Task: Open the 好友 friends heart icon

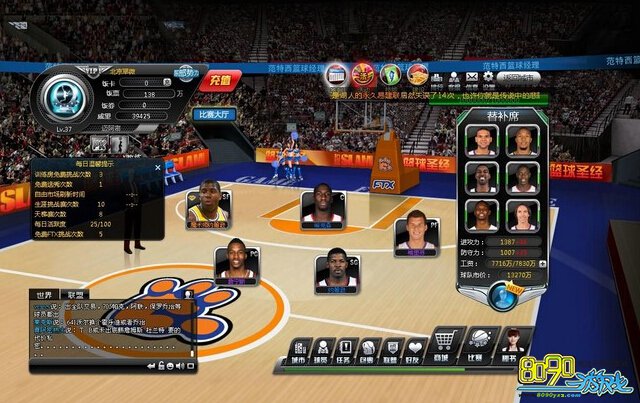Action: (415, 349)
